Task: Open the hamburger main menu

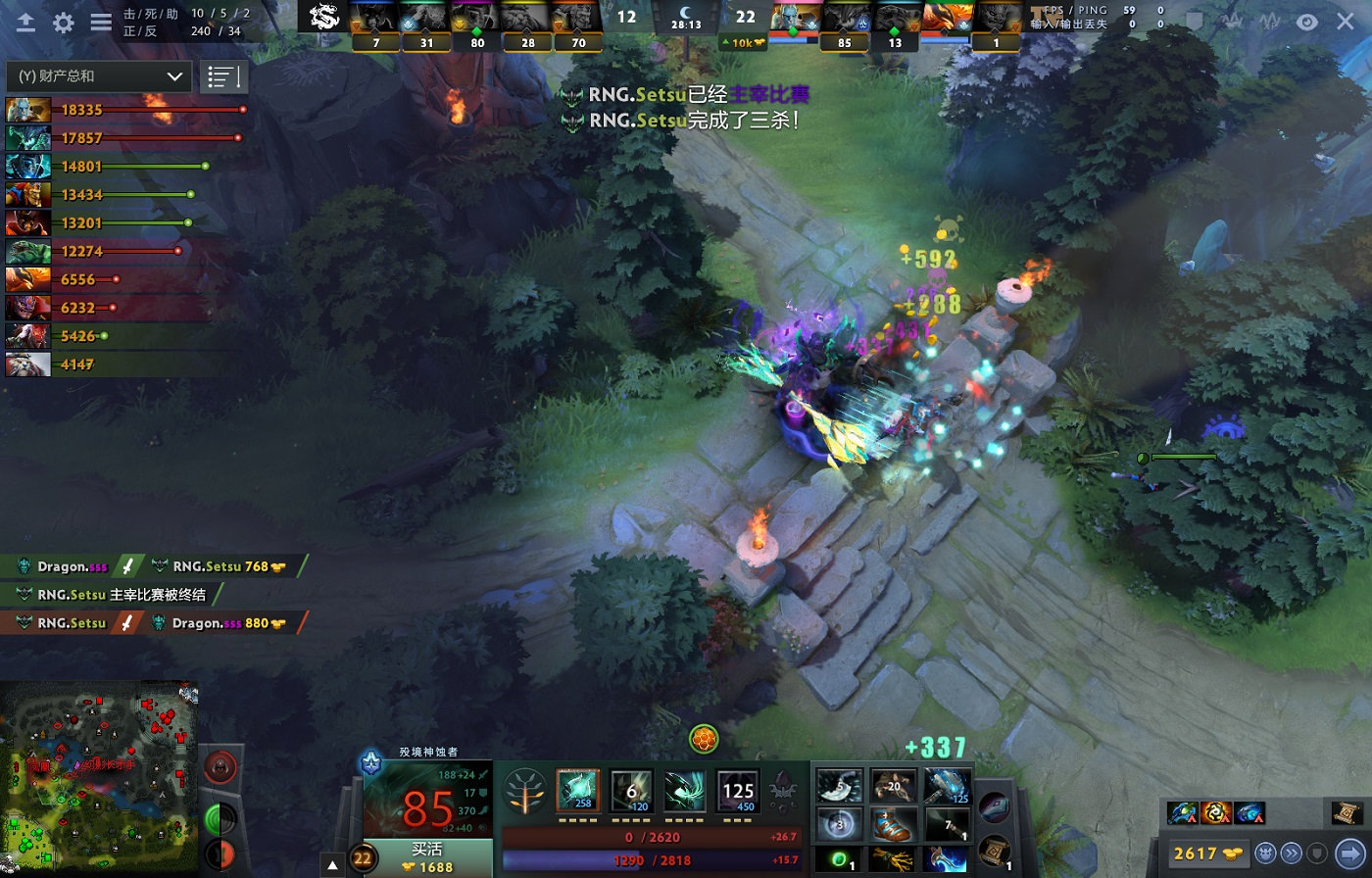Action: pyautogui.click(x=101, y=23)
